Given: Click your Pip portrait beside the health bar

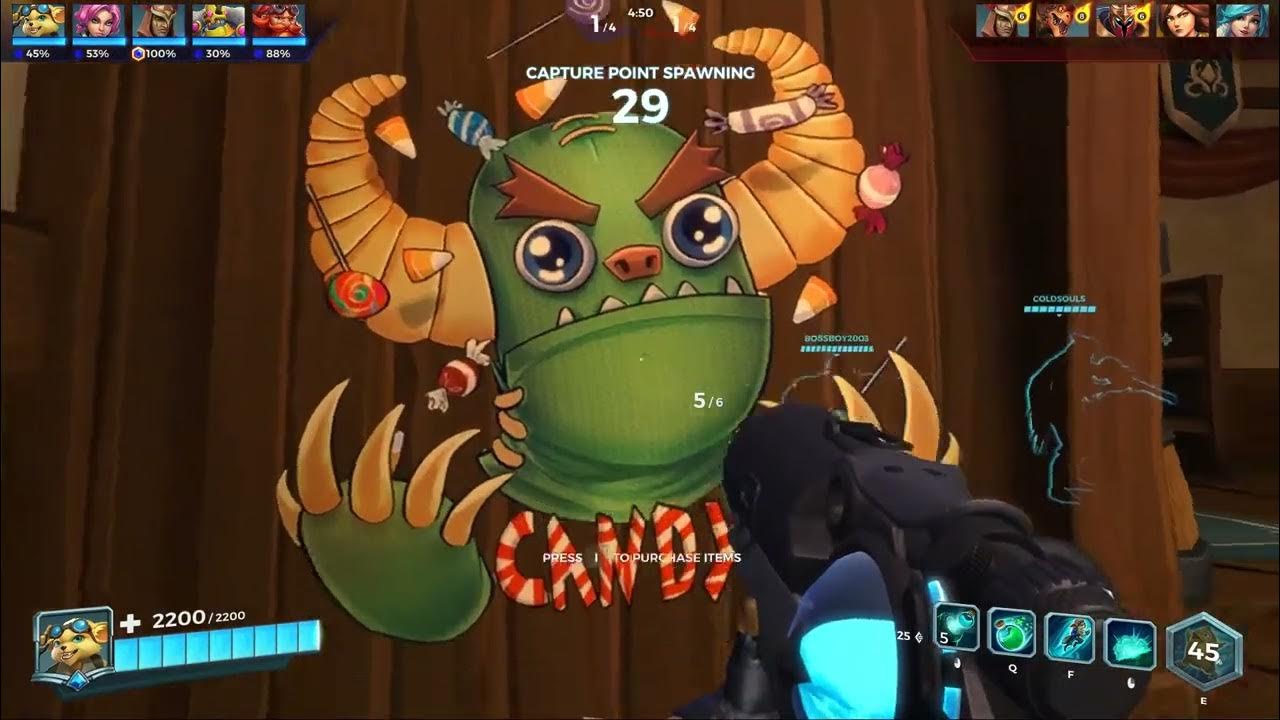Looking at the screenshot, I should point(72,642).
